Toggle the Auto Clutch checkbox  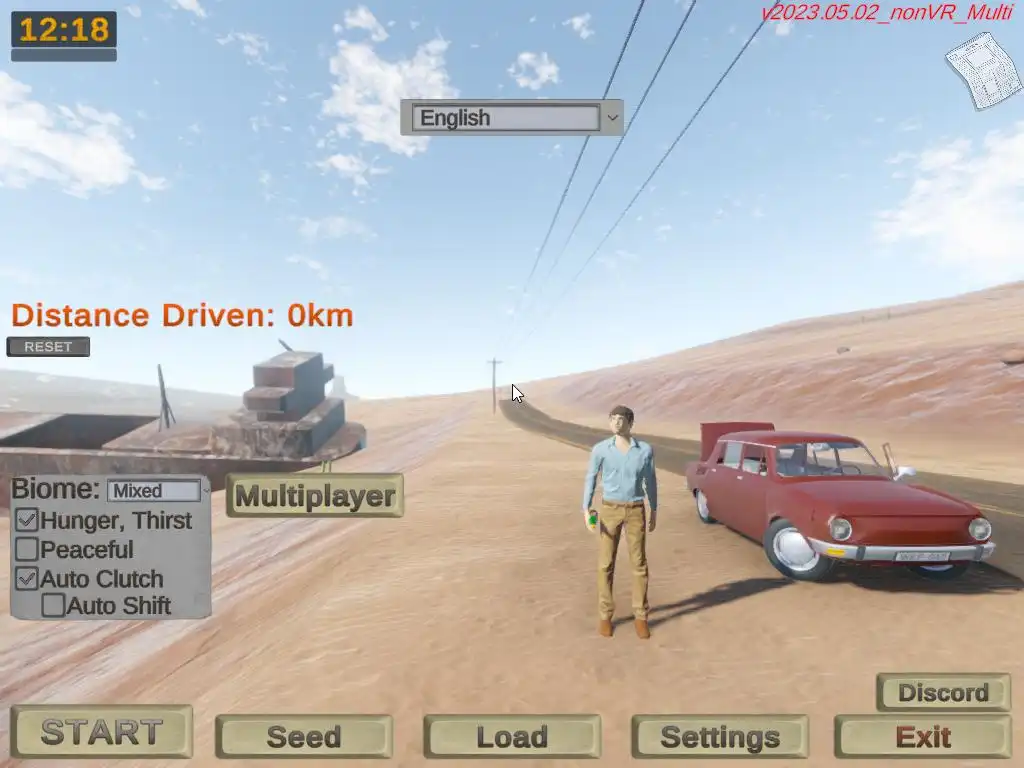(28, 578)
